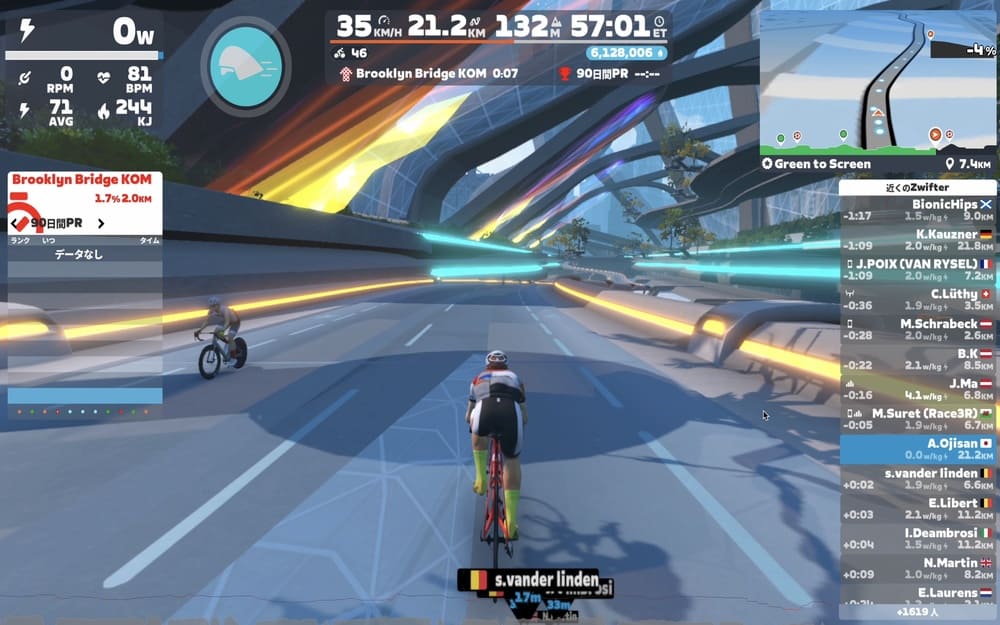
Task: Select E.Libert from the riders list
Action: (917, 508)
